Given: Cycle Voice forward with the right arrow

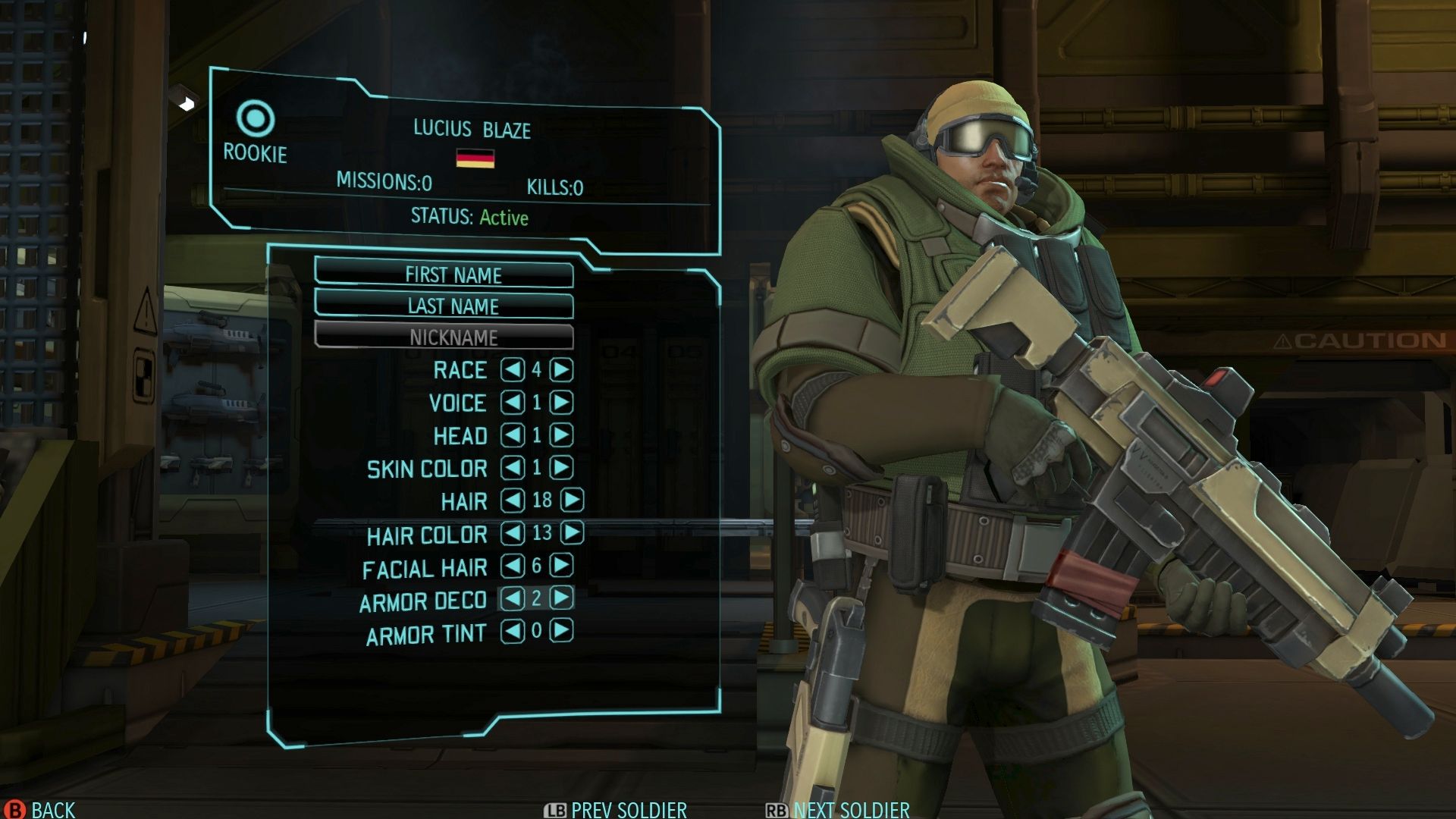Looking at the screenshot, I should 561,402.
